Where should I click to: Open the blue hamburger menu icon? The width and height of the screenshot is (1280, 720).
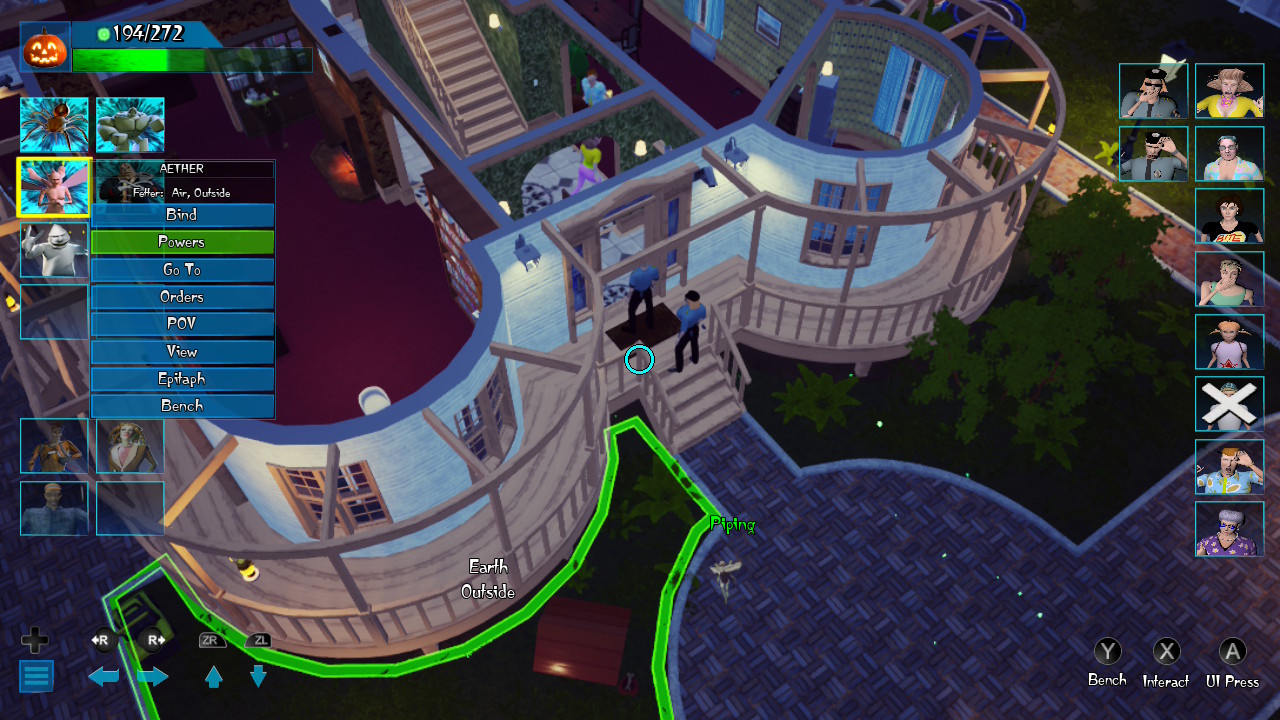pos(36,676)
